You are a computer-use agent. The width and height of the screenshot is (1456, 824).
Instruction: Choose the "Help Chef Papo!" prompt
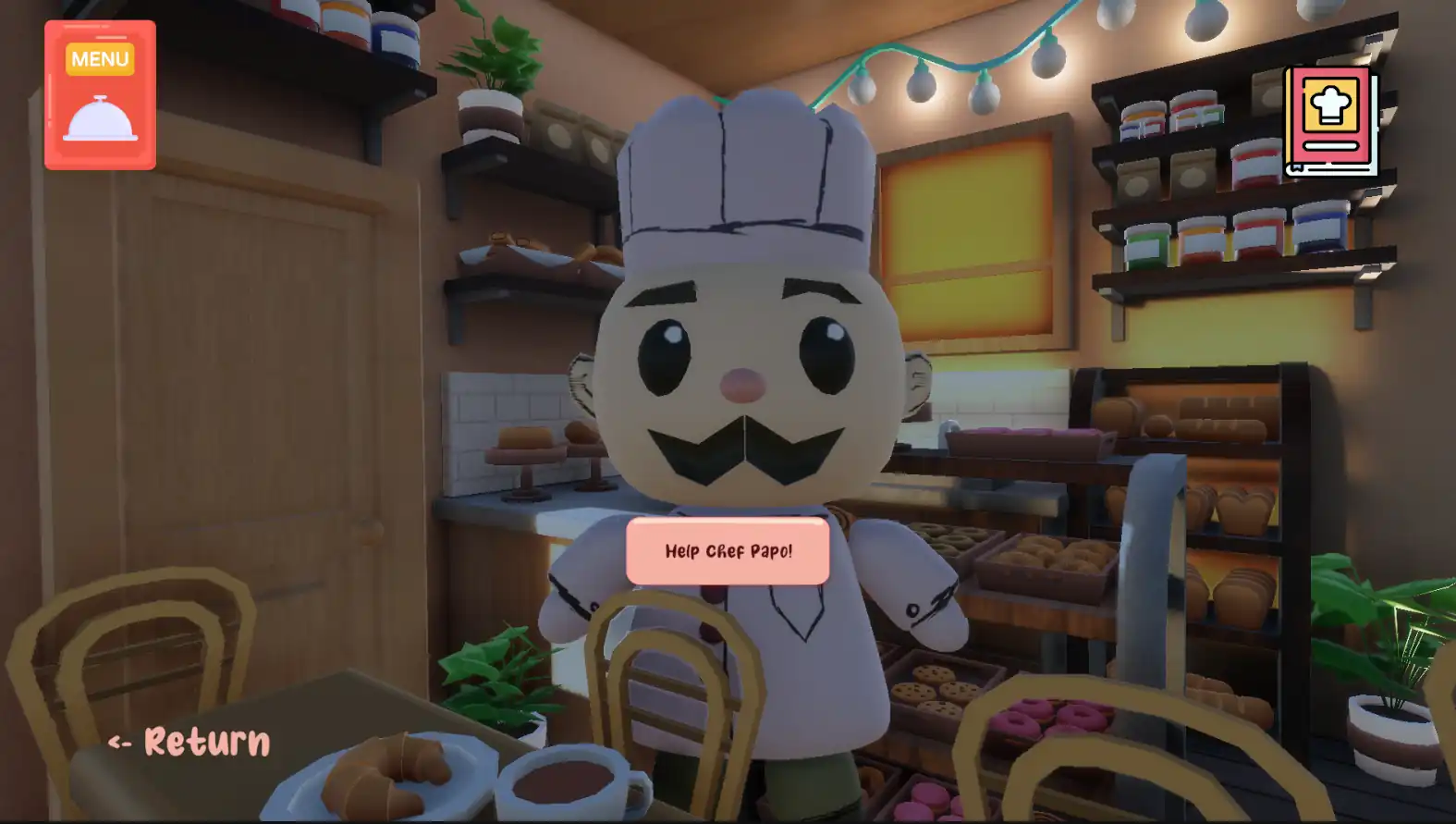click(x=728, y=551)
